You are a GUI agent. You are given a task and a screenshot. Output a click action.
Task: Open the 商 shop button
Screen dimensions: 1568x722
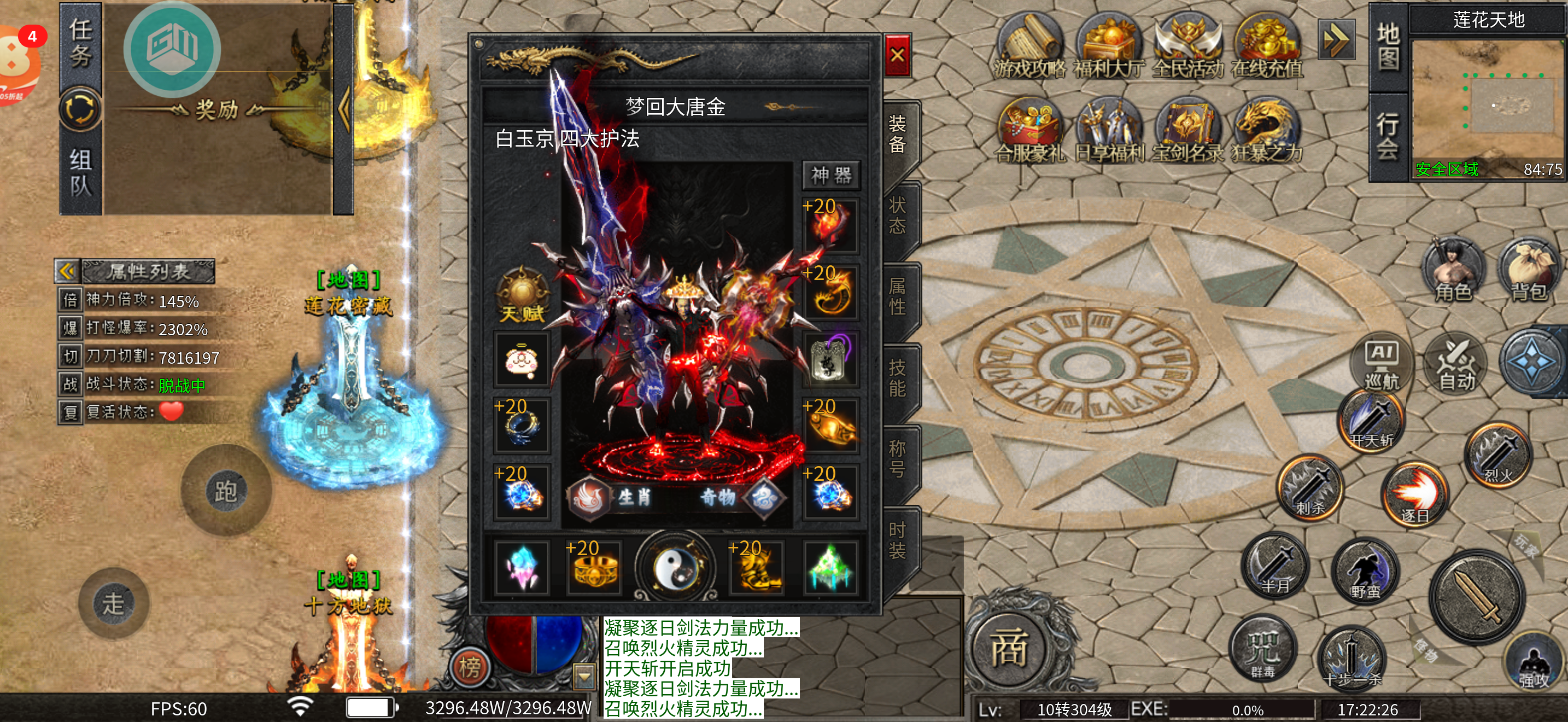tap(1009, 649)
